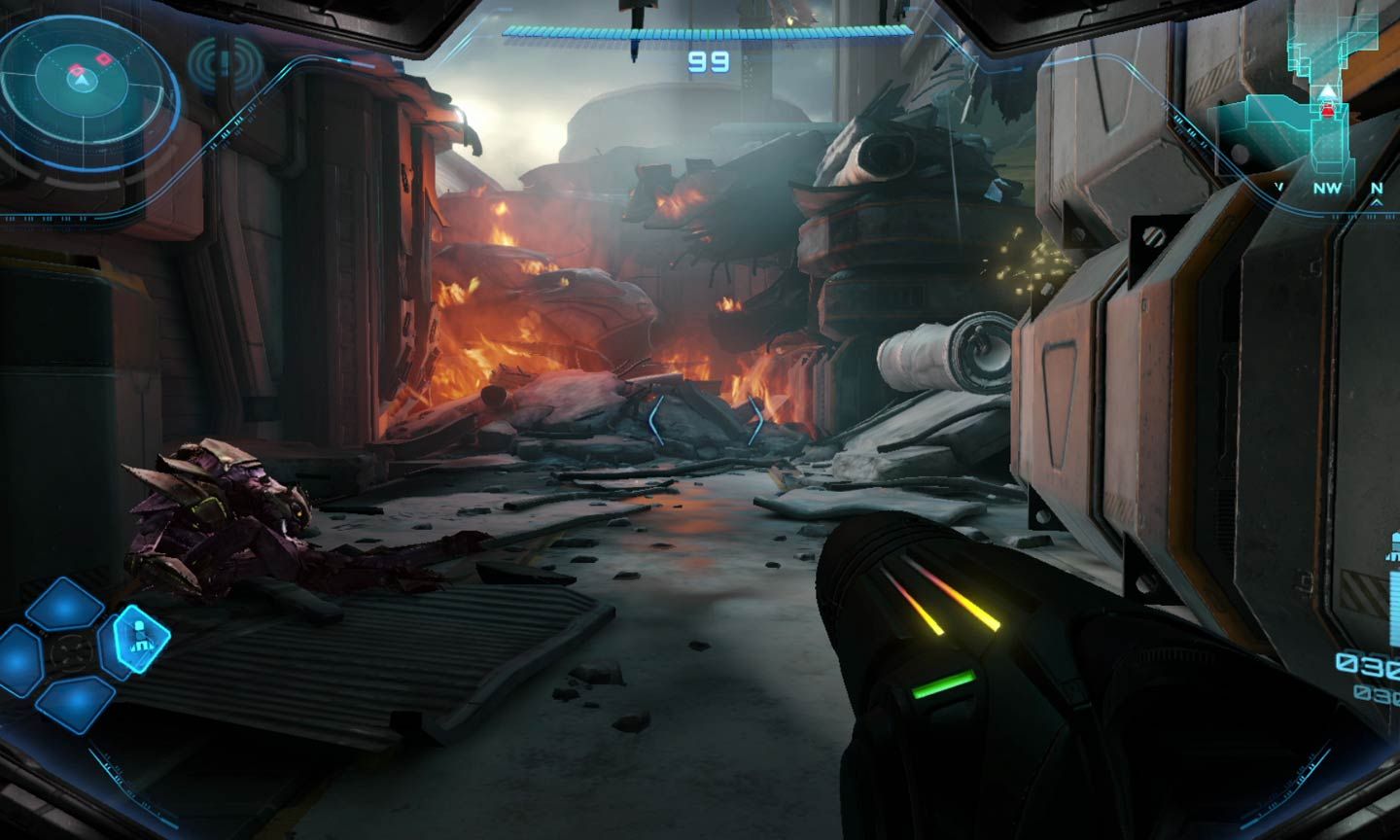Click the top diamond of the visor d-pad
The image size is (1400, 840).
click(x=65, y=604)
